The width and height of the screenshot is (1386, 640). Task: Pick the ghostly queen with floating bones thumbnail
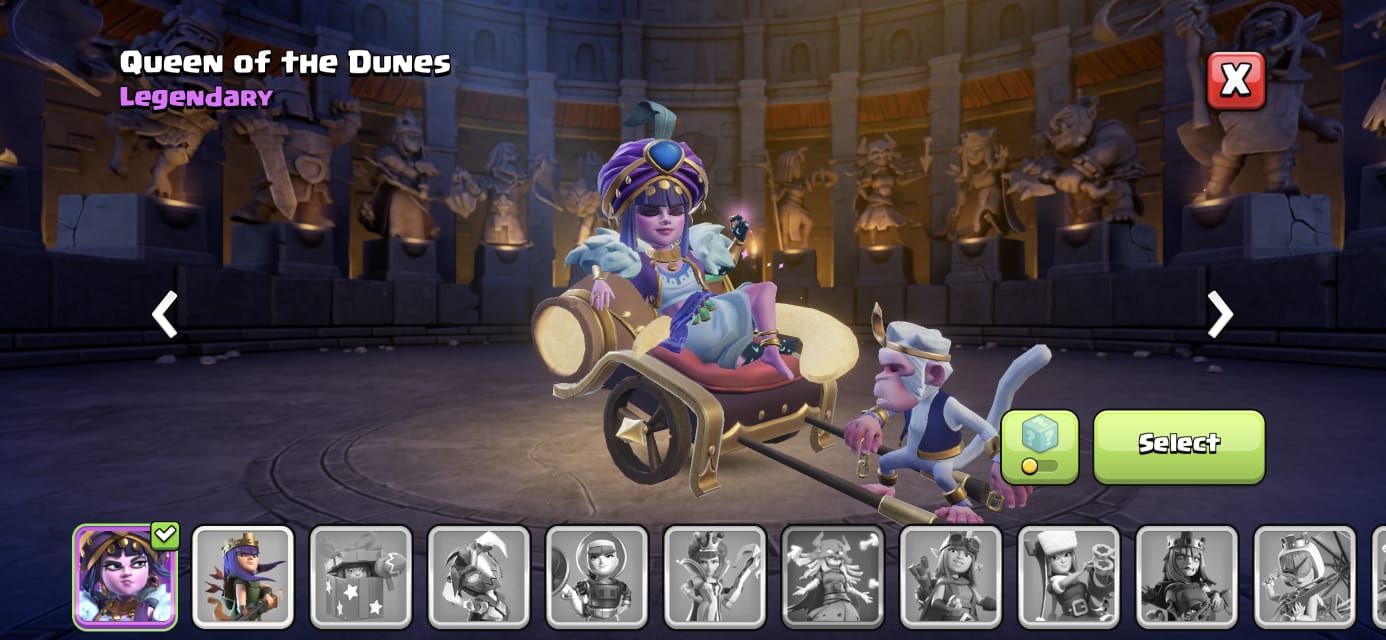pyautogui.click(x=833, y=577)
